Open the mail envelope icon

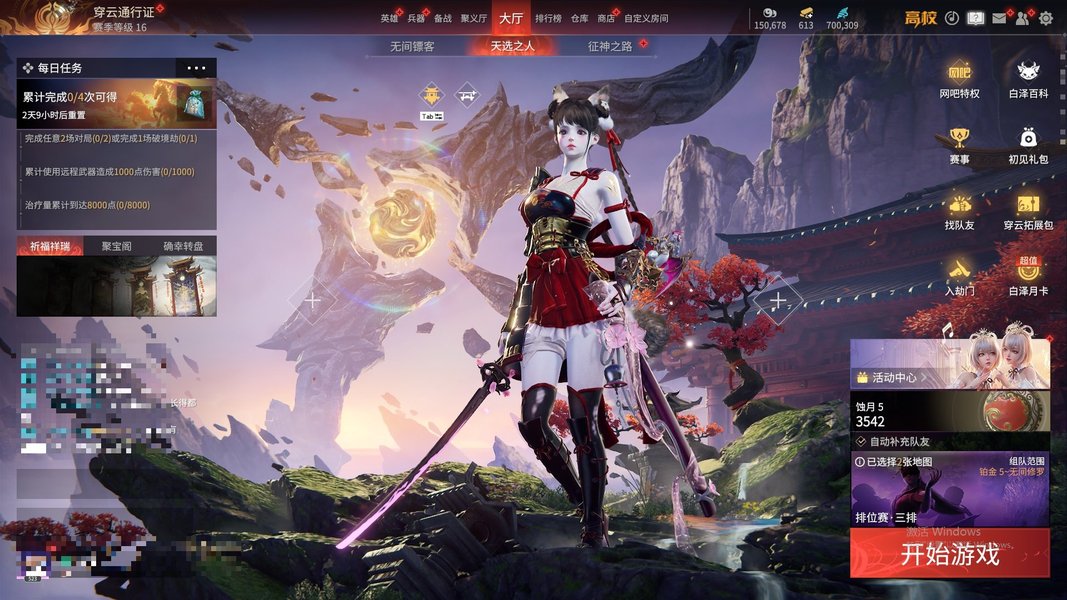(998, 18)
